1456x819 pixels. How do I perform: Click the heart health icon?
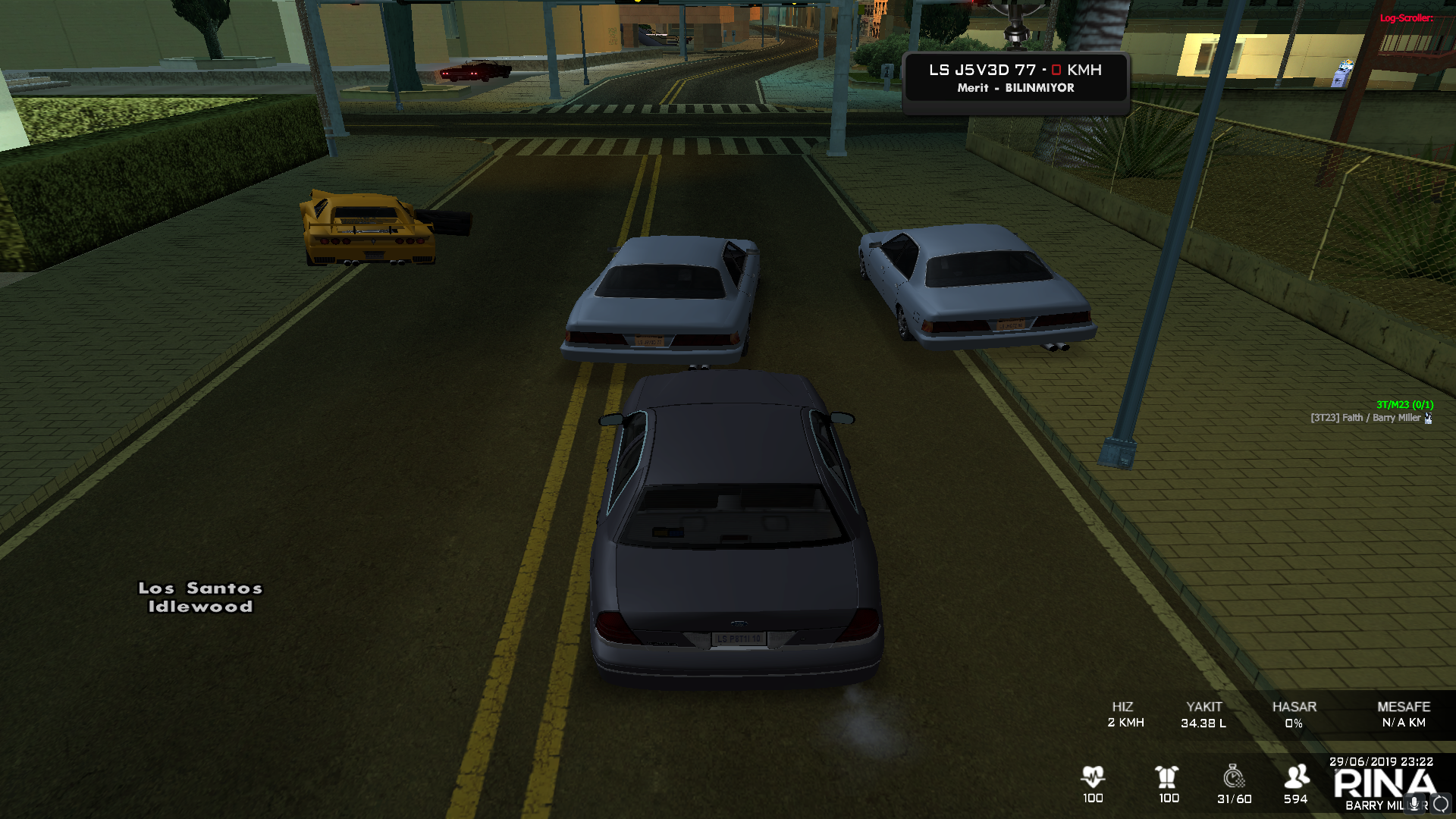click(1093, 777)
